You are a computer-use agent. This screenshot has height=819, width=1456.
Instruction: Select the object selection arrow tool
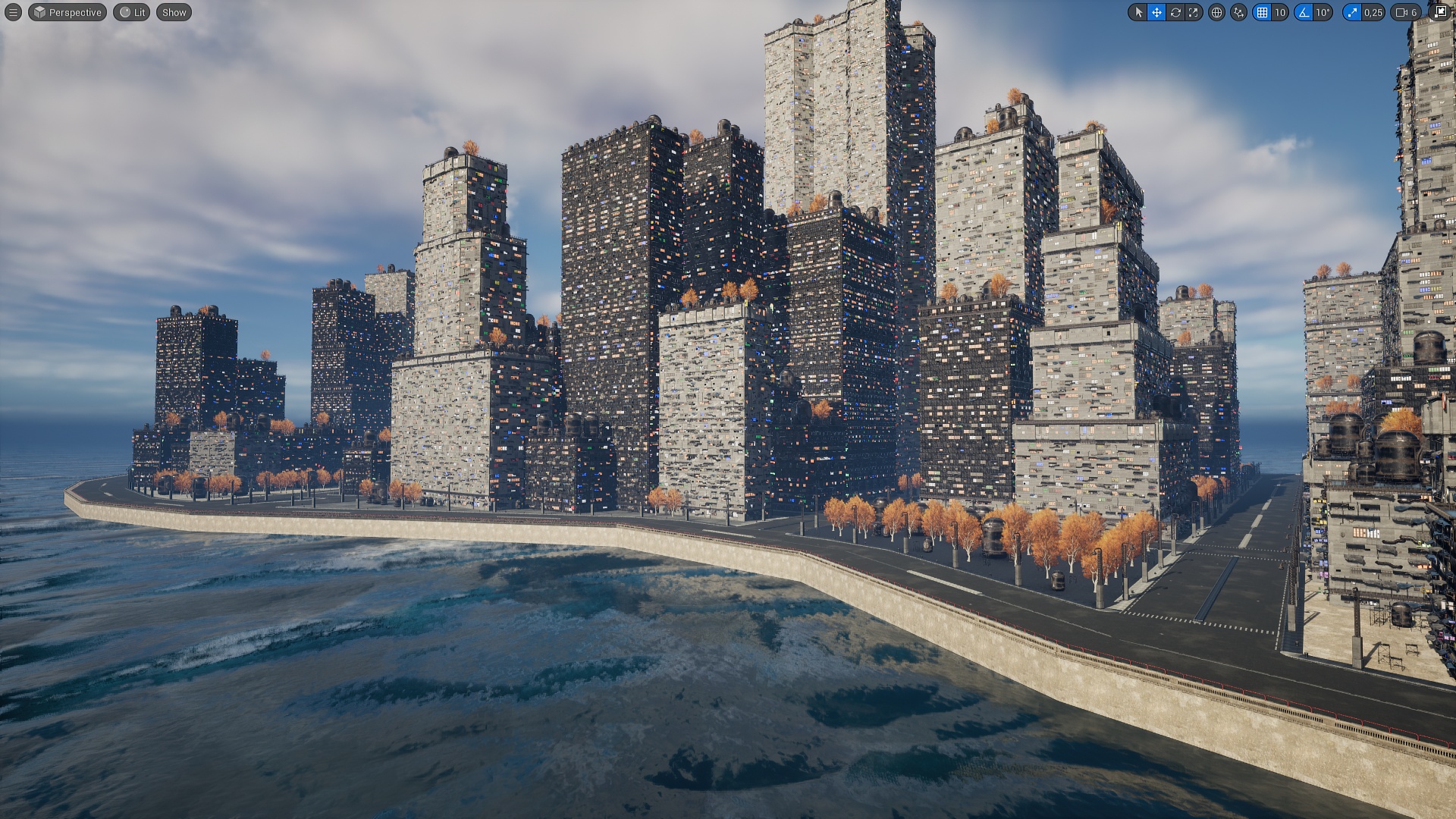coord(1140,12)
